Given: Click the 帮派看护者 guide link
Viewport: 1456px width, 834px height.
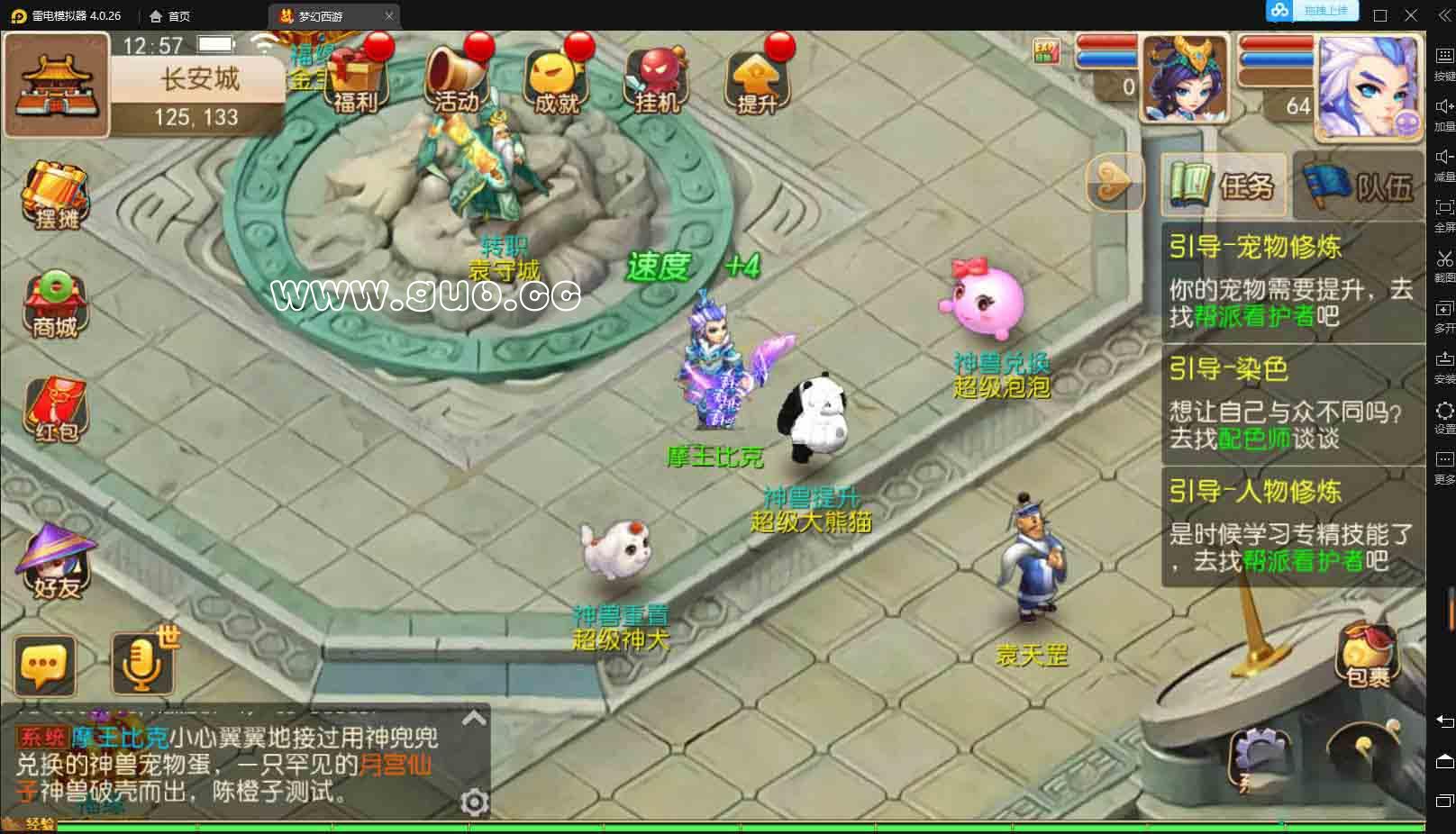Looking at the screenshot, I should click(x=1256, y=317).
